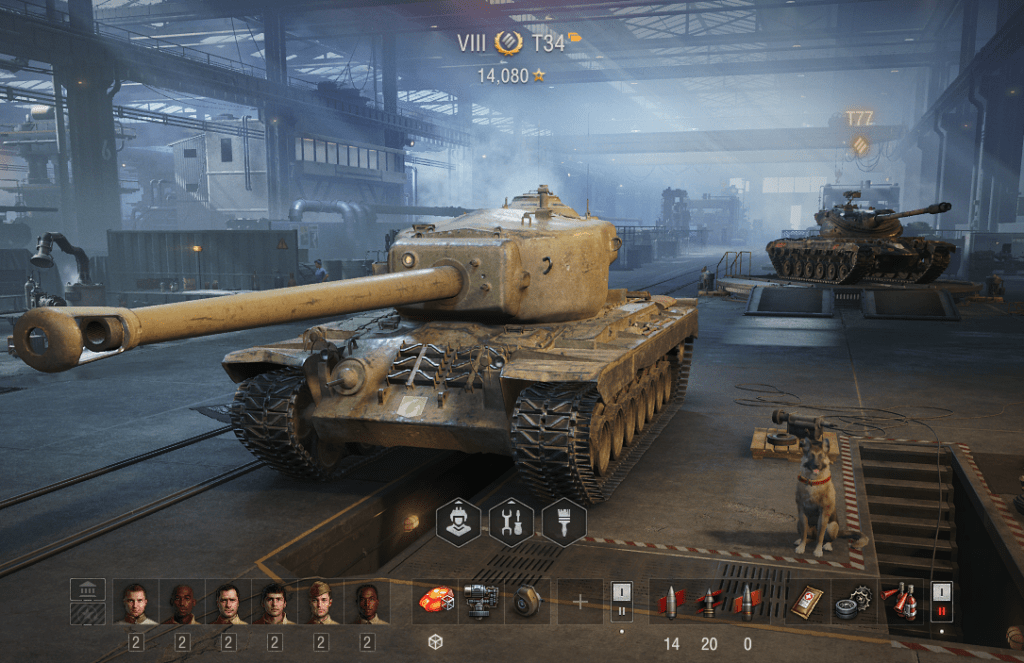Open the paintbrush customization hexagon button
Viewport: 1024px width, 663px height.
click(x=564, y=522)
